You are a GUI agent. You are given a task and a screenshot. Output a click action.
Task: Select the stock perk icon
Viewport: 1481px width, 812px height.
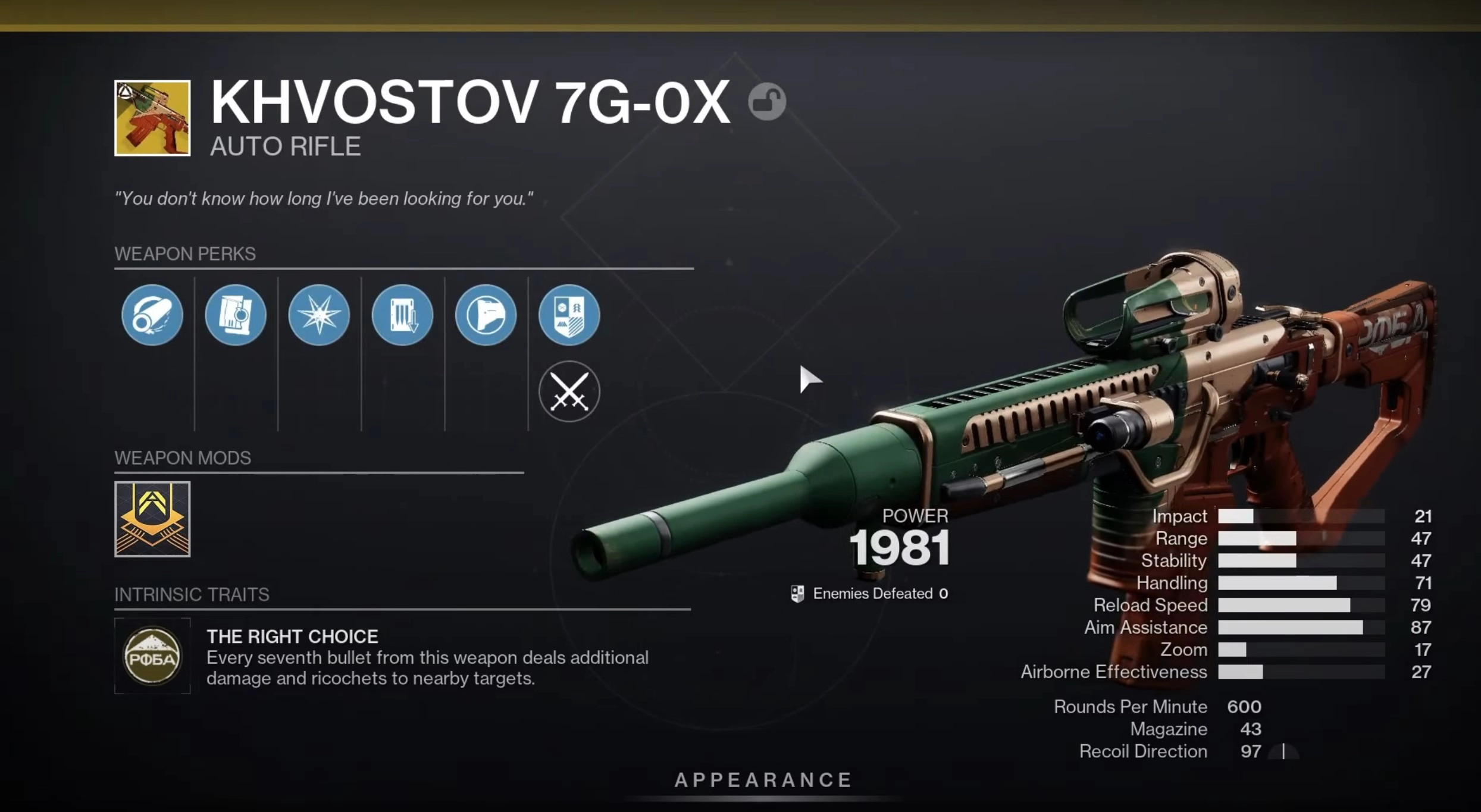click(x=486, y=315)
